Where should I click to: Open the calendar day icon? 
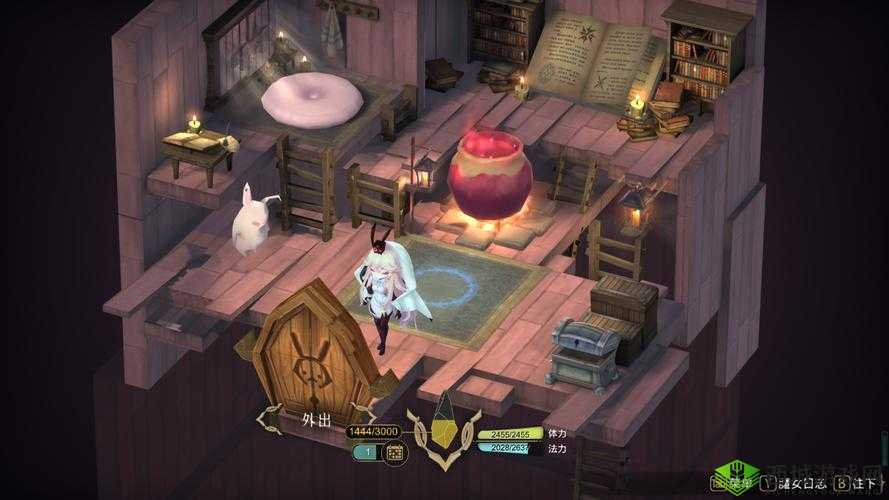click(394, 453)
